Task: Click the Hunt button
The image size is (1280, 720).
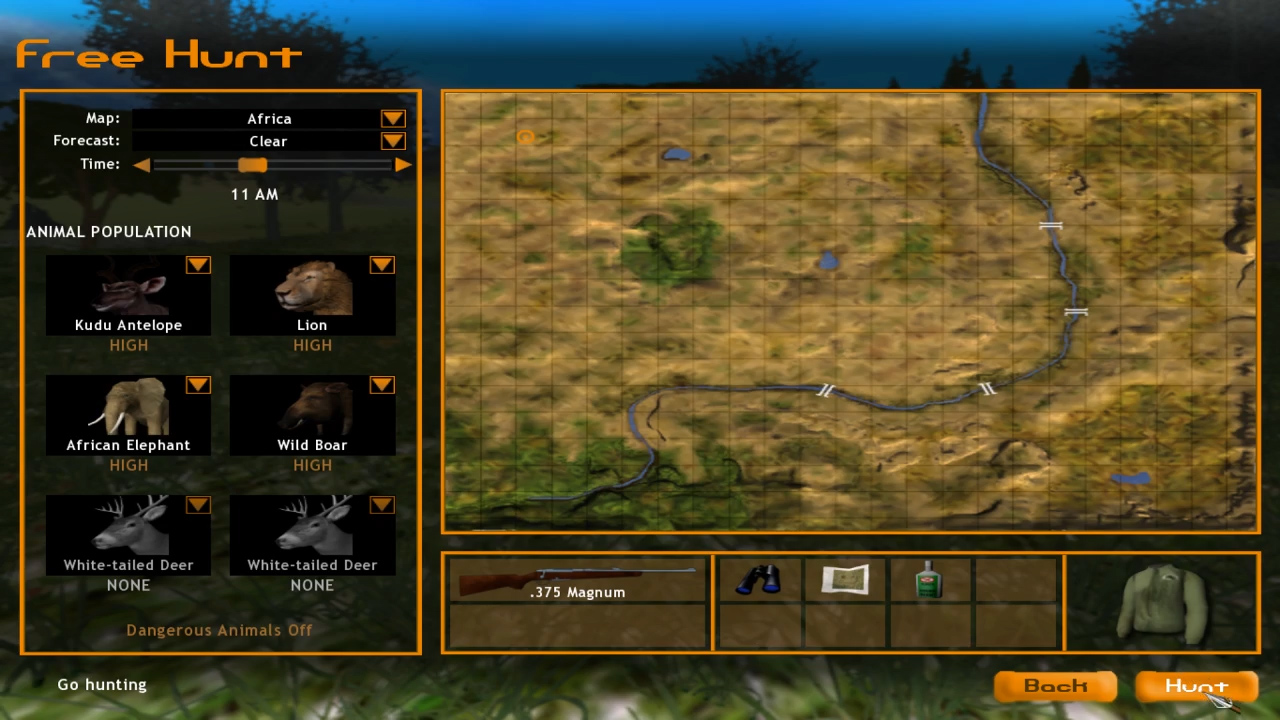Action: [x=1196, y=686]
